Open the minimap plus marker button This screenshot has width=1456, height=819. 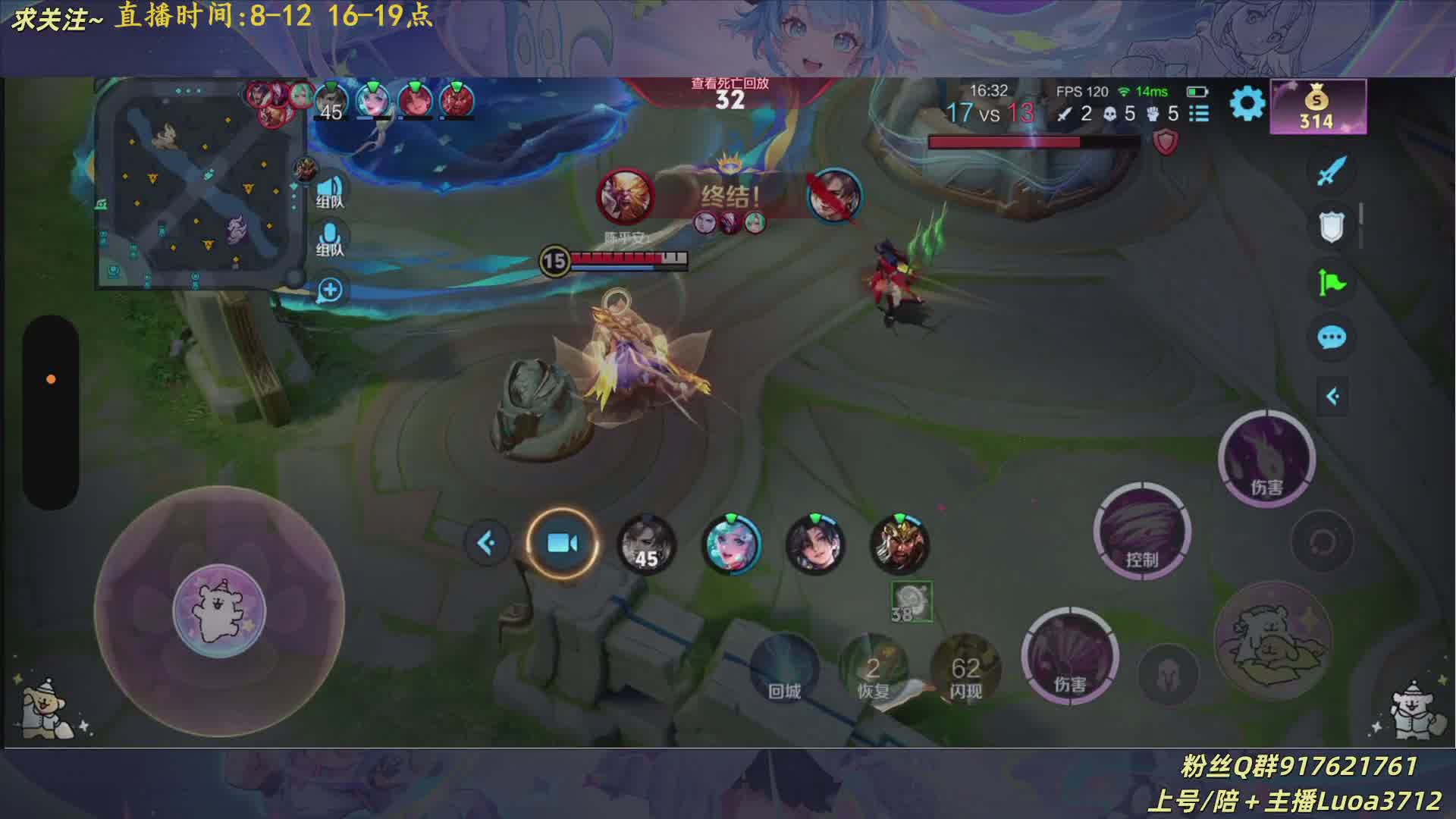pyautogui.click(x=330, y=290)
